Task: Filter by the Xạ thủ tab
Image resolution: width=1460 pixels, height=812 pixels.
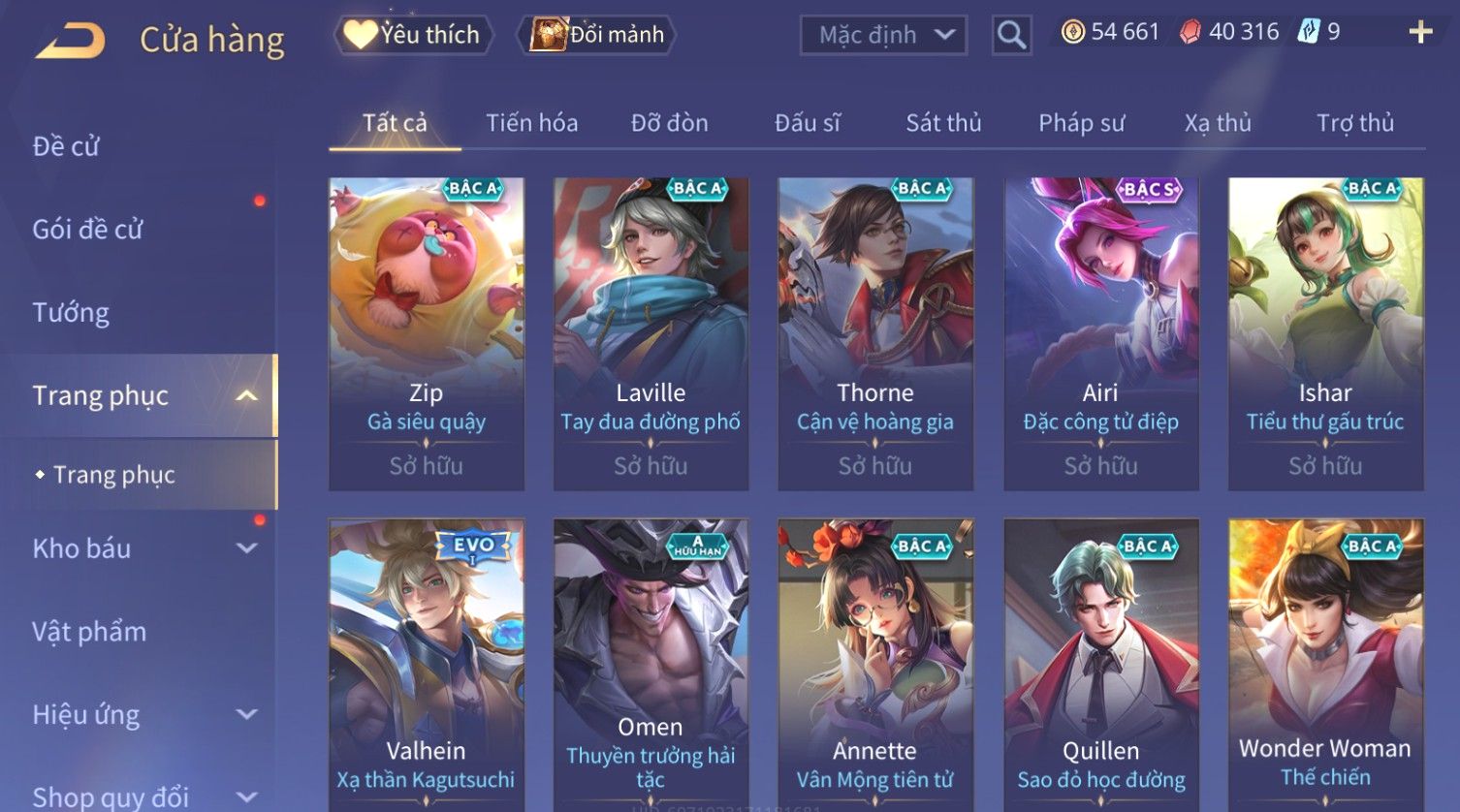Action: click(1218, 123)
